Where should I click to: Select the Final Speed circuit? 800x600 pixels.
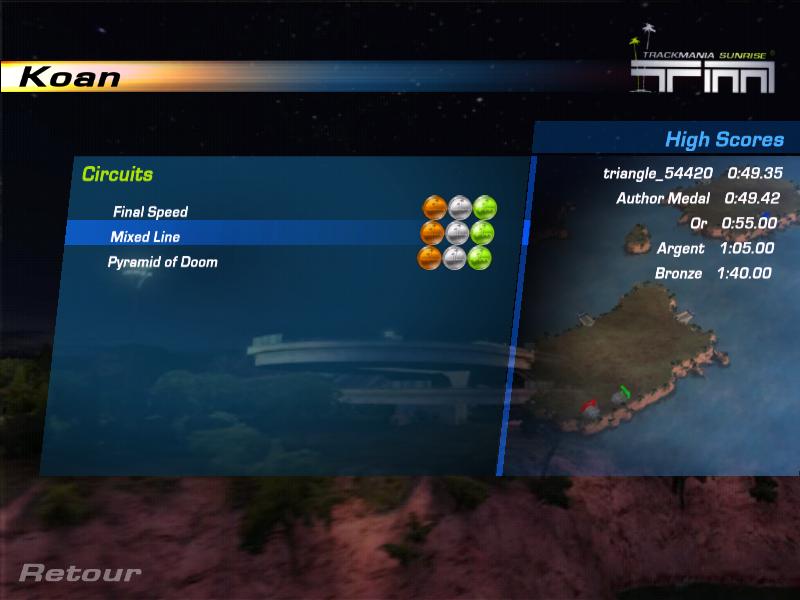coord(150,212)
